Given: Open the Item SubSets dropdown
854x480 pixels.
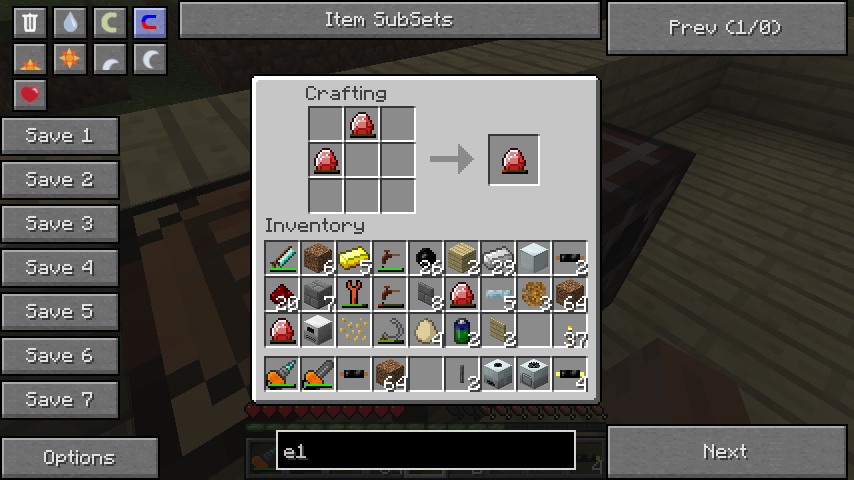Looking at the screenshot, I should click(x=389, y=20).
